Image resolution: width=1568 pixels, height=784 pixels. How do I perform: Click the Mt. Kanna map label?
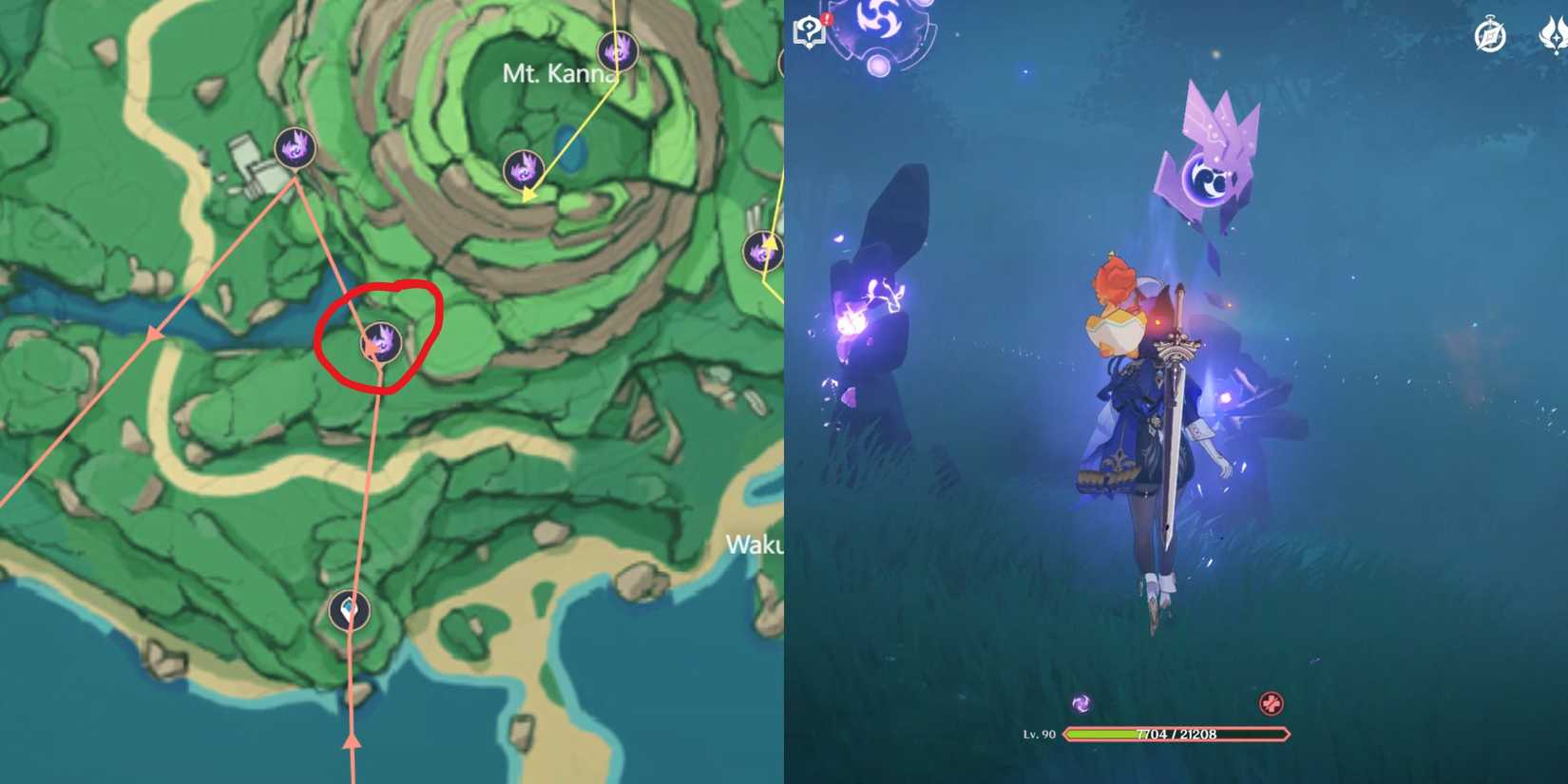coord(559,72)
